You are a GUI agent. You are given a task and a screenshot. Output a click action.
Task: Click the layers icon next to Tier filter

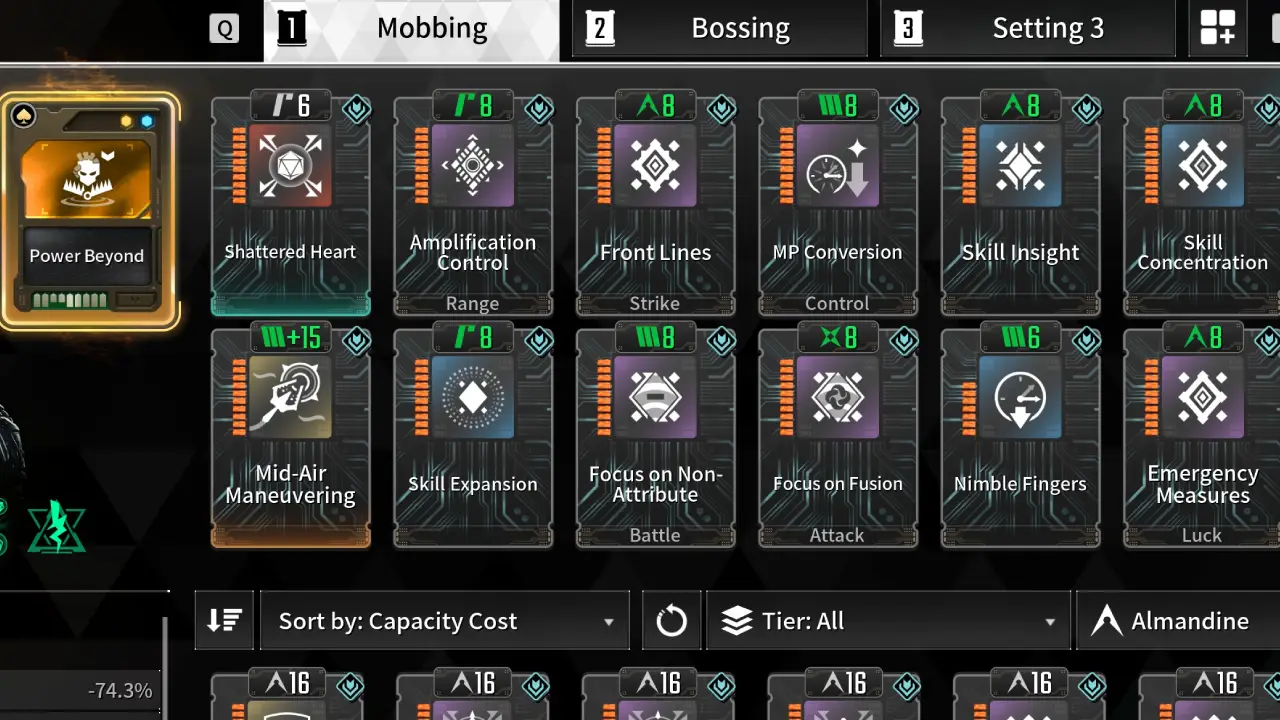point(737,620)
